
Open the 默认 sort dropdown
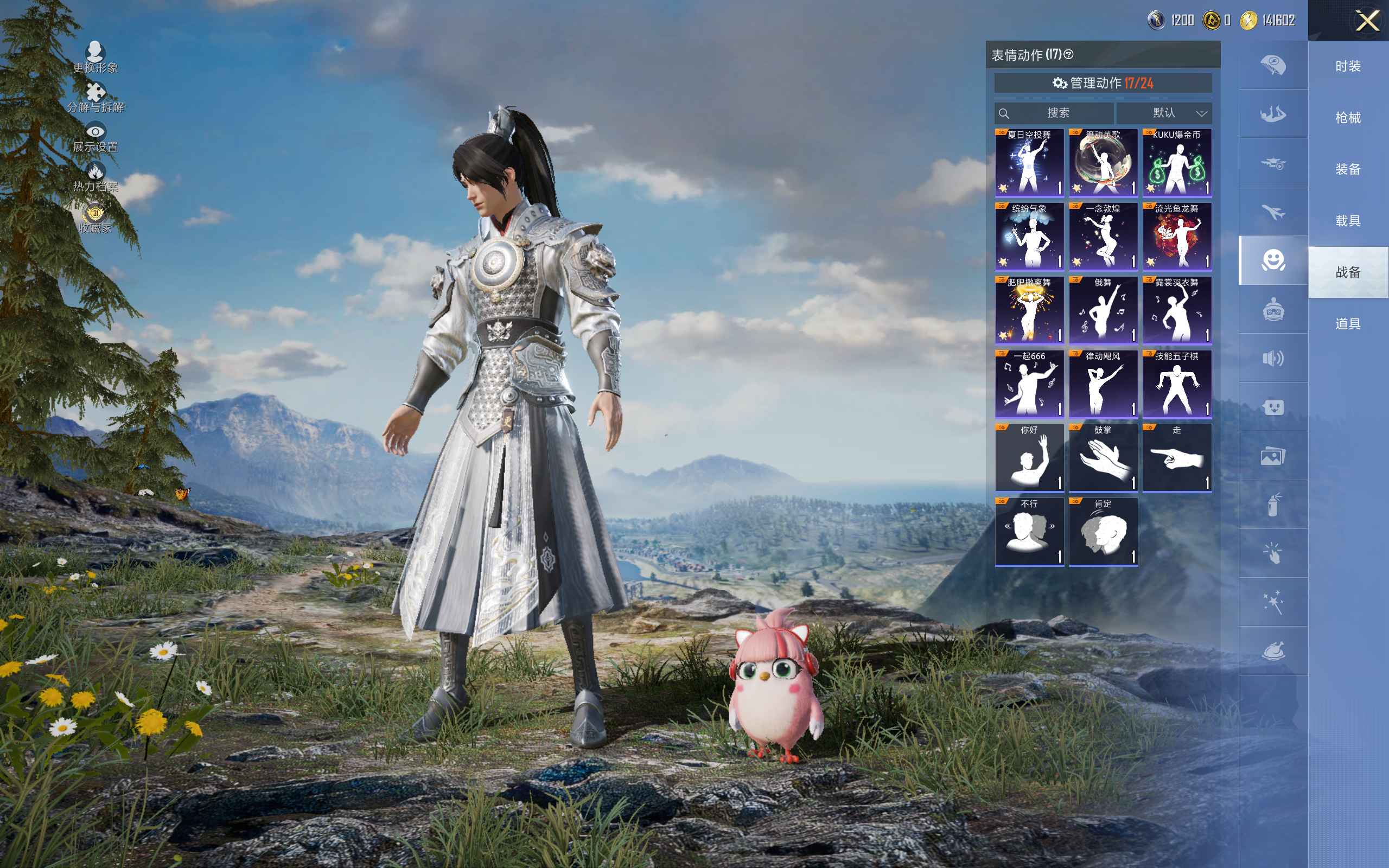(x=1164, y=113)
